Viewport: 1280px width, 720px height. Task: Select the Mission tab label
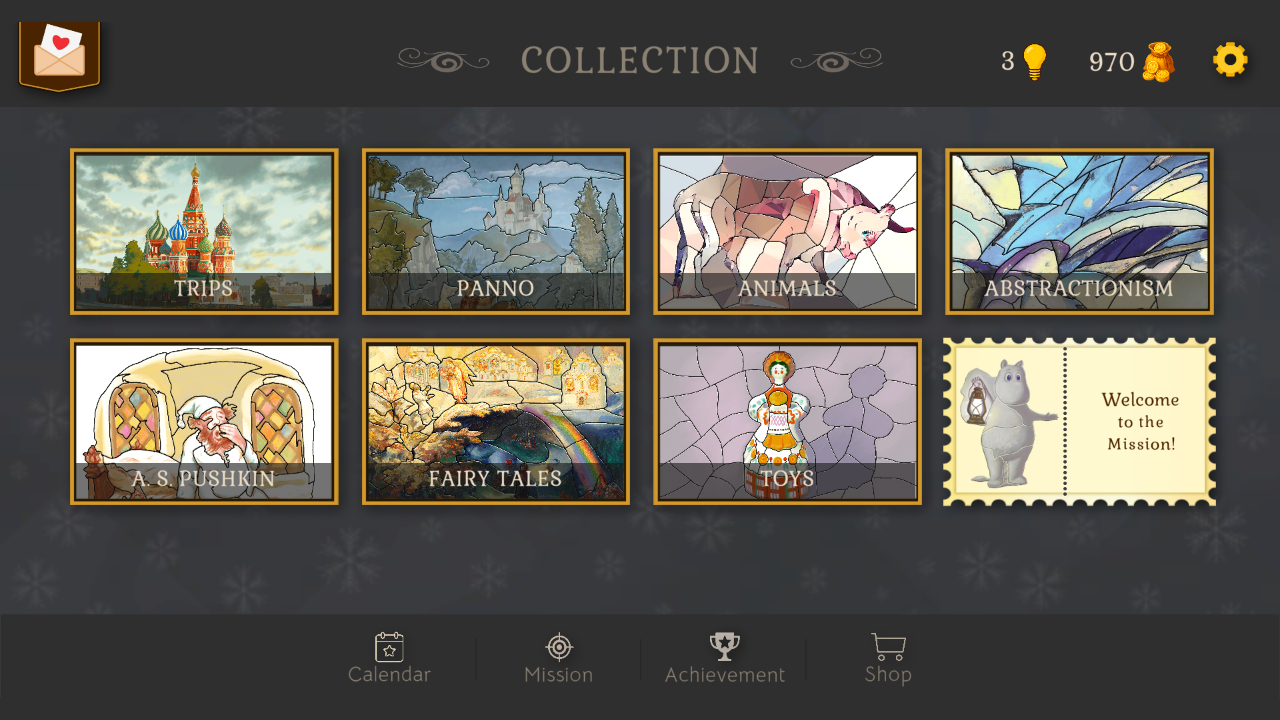[557, 674]
